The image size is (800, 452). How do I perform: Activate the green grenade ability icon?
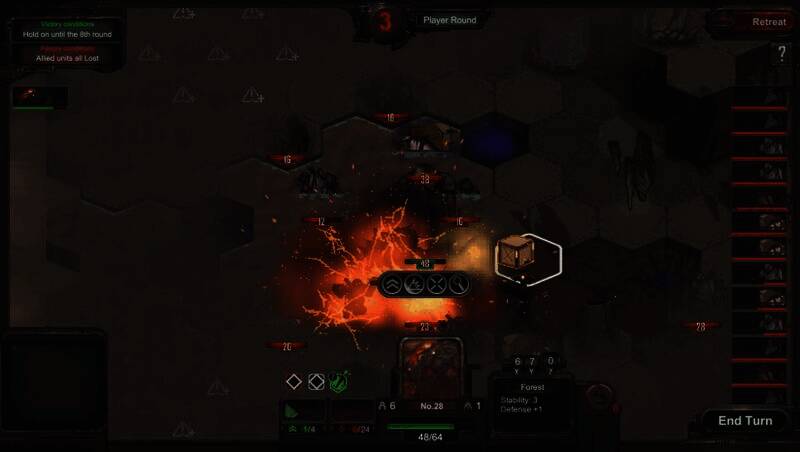tap(339, 381)
